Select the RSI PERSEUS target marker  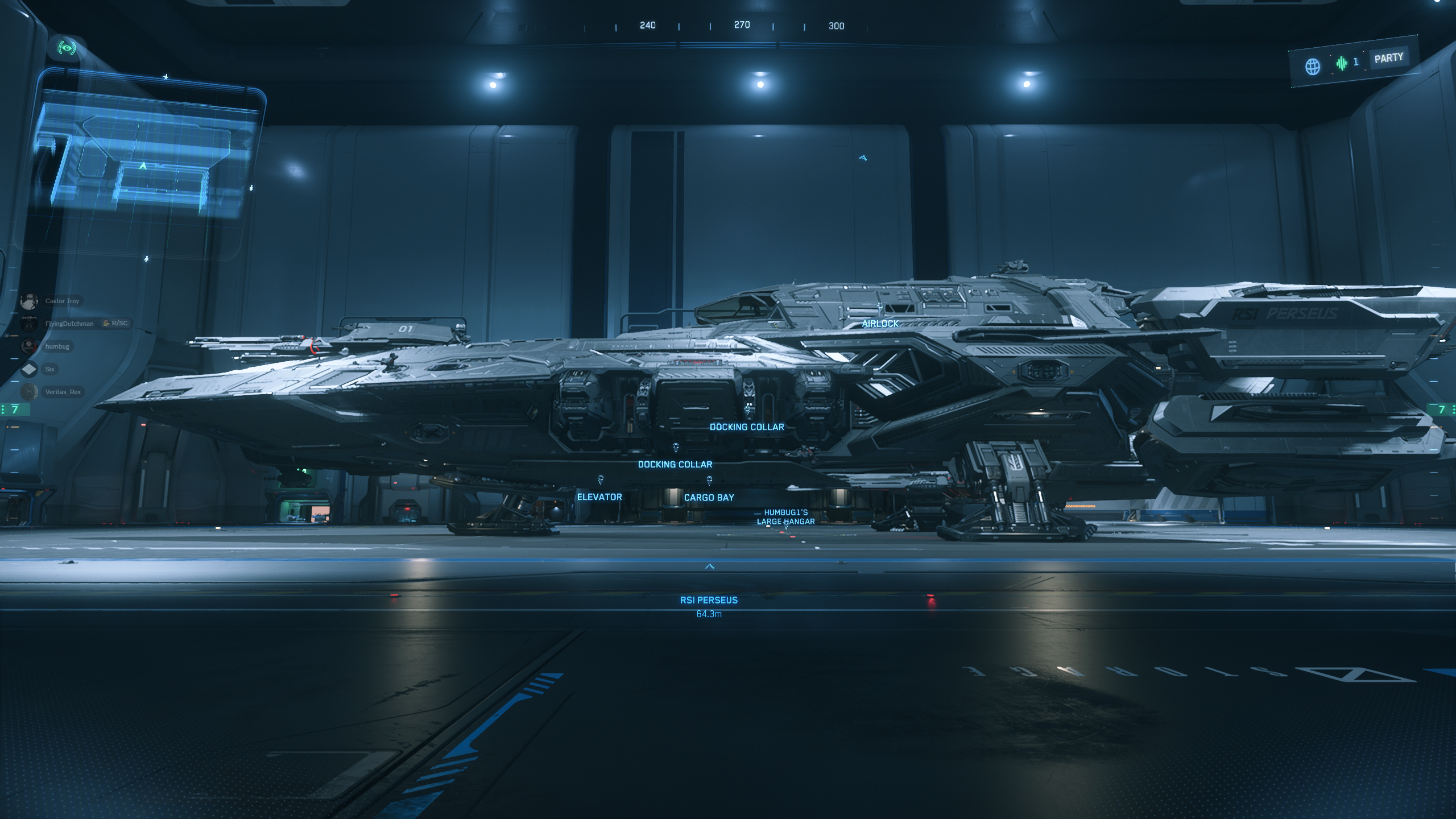(709, 600)
